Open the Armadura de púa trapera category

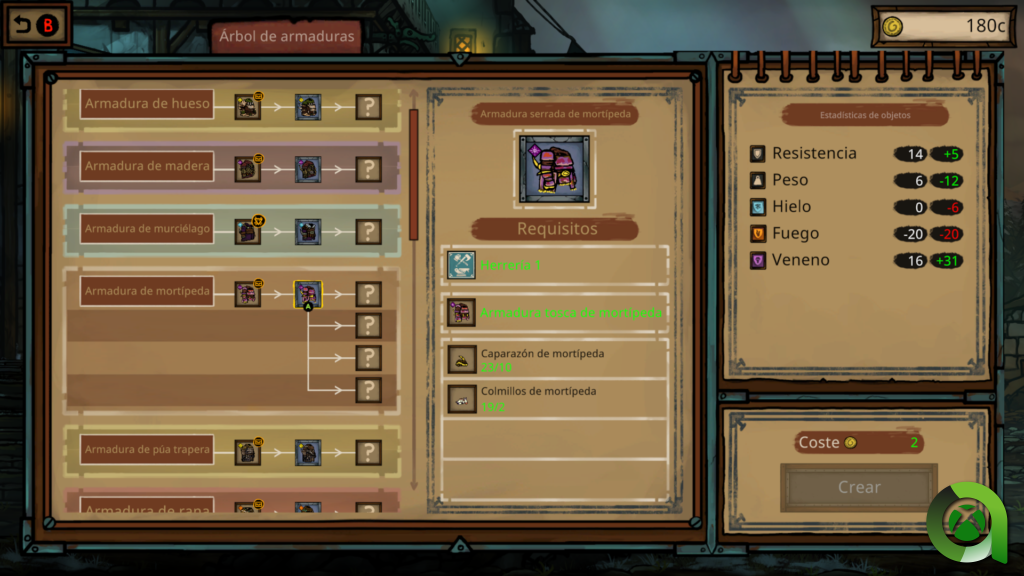pos(147,450)
